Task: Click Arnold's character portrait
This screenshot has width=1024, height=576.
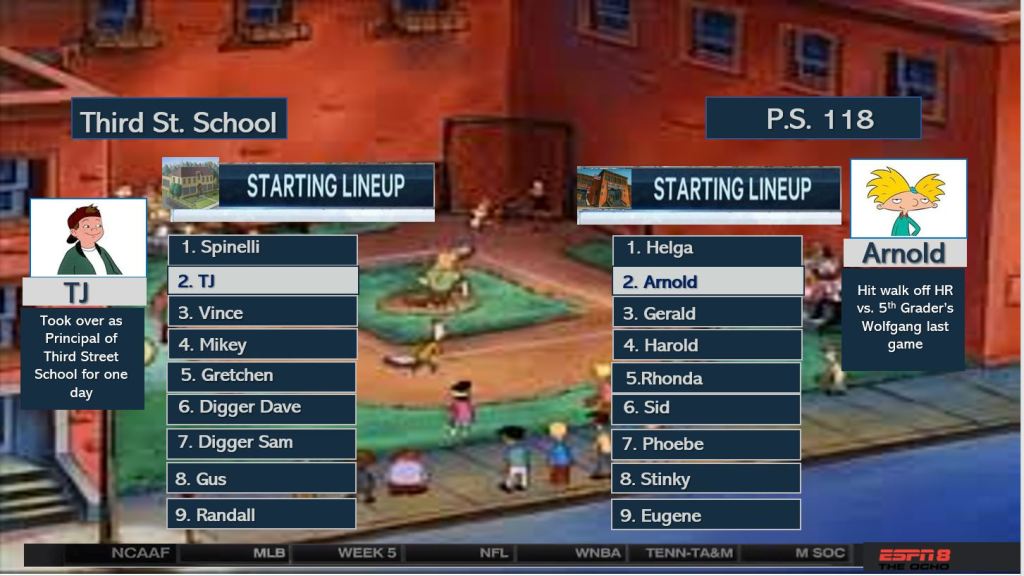Action: click(908, 199)
